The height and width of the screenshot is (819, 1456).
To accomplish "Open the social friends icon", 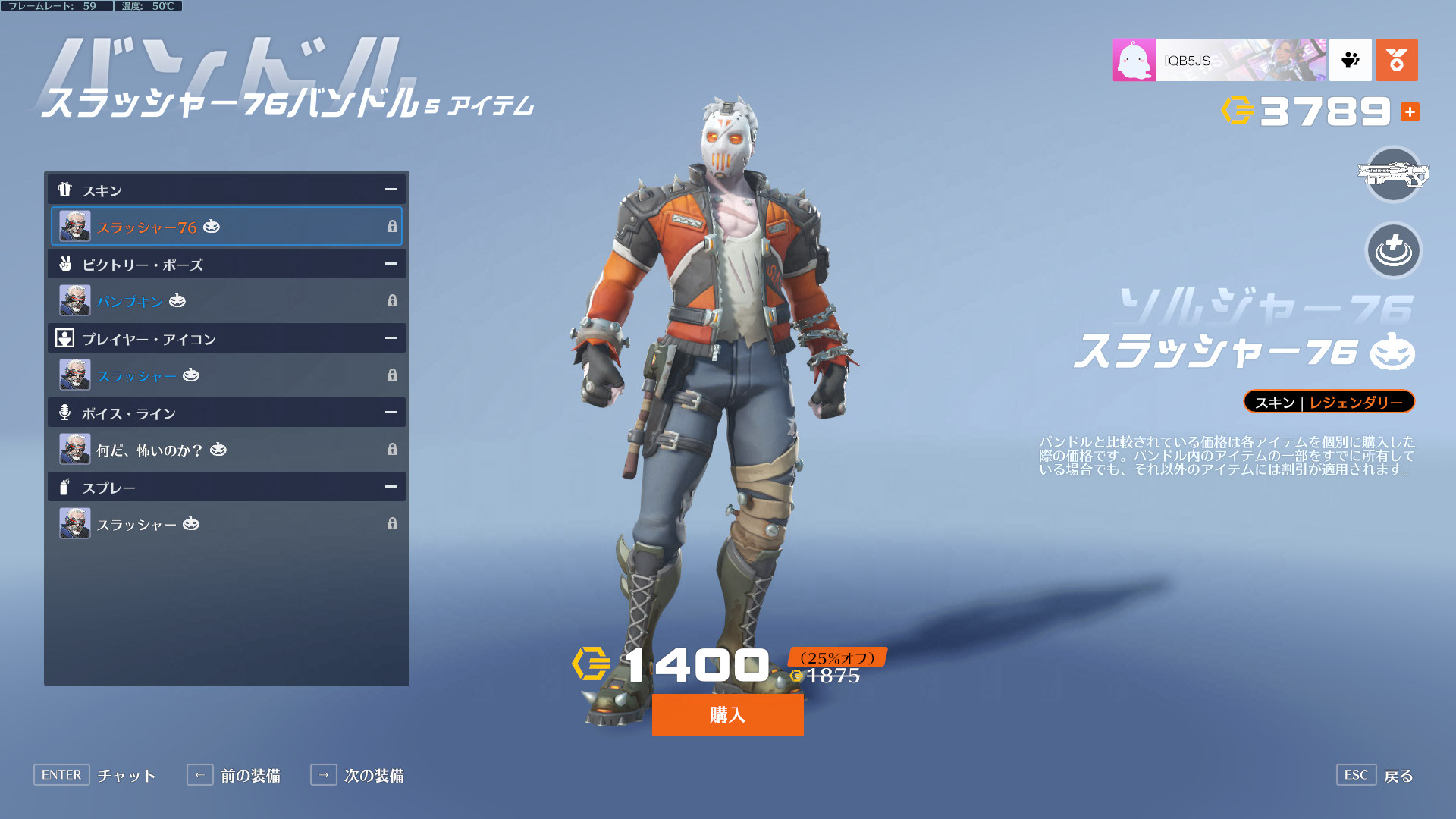I will (x=1351, y=60).
